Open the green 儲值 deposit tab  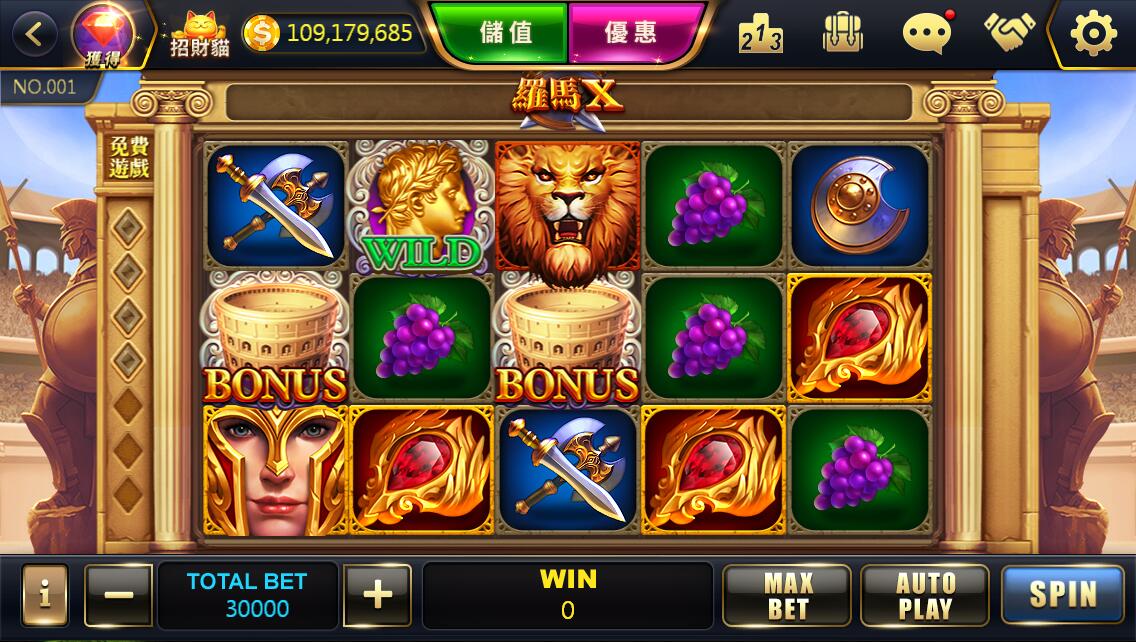[505, 33]
